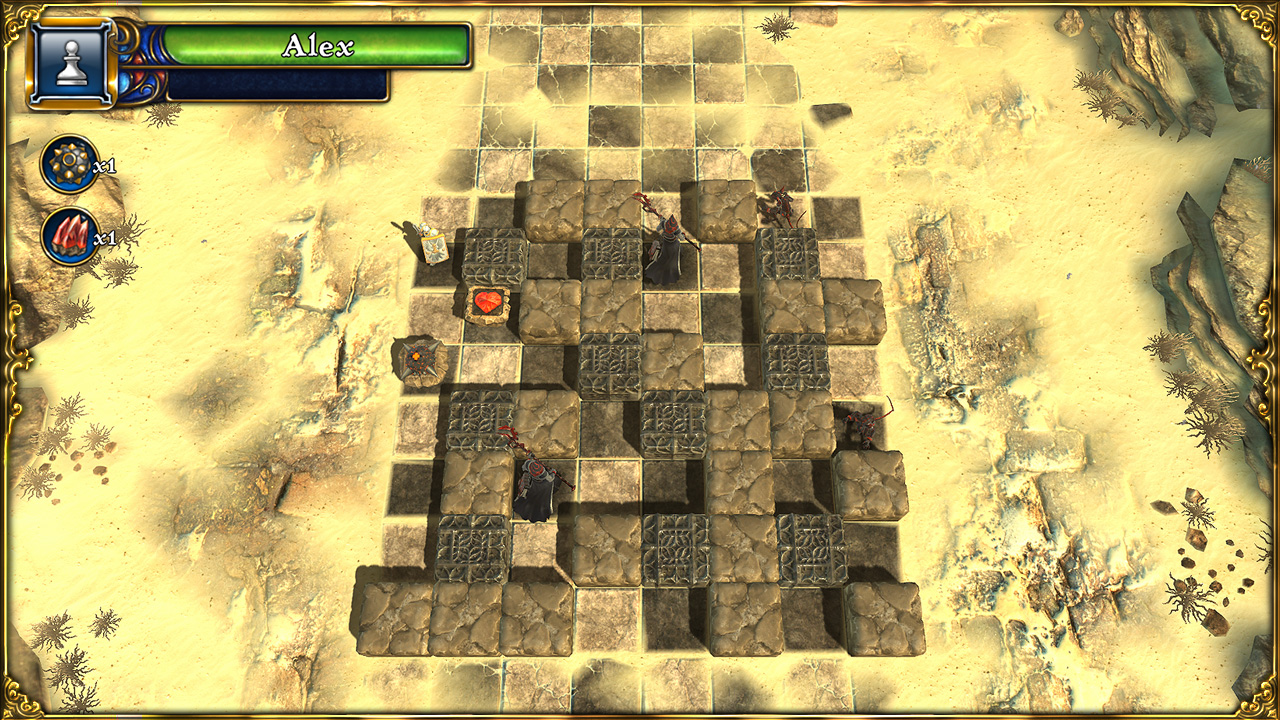Click the dark bar beneath the Alex banner
1280x720 pixels.
280,84
